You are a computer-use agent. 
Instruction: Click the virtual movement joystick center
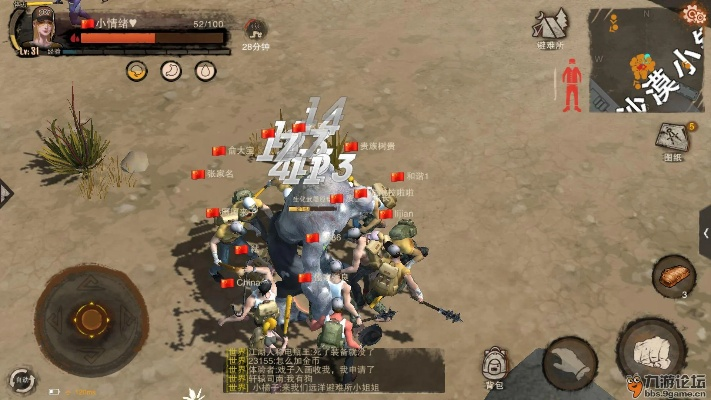(90, 320)
